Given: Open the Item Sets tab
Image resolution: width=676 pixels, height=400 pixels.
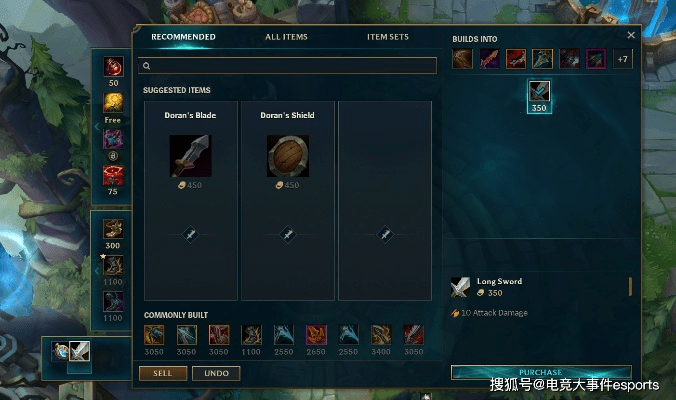Looking at the screenshot, I should click(388, 37).
